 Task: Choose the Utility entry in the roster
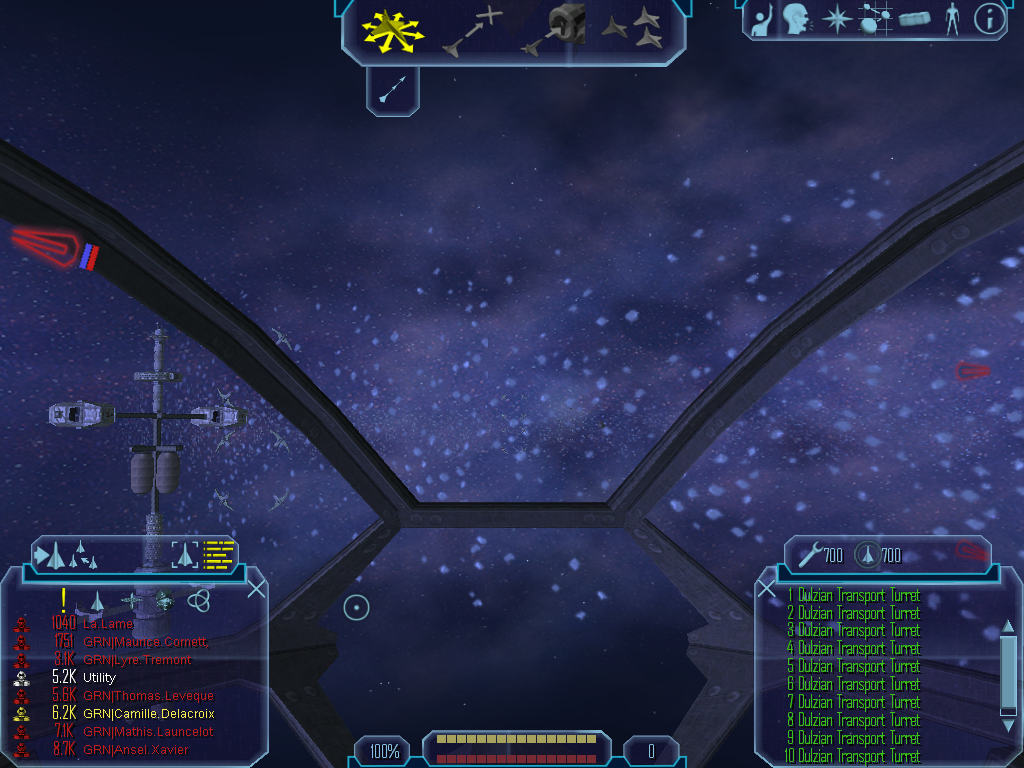(x=99, y=678)
